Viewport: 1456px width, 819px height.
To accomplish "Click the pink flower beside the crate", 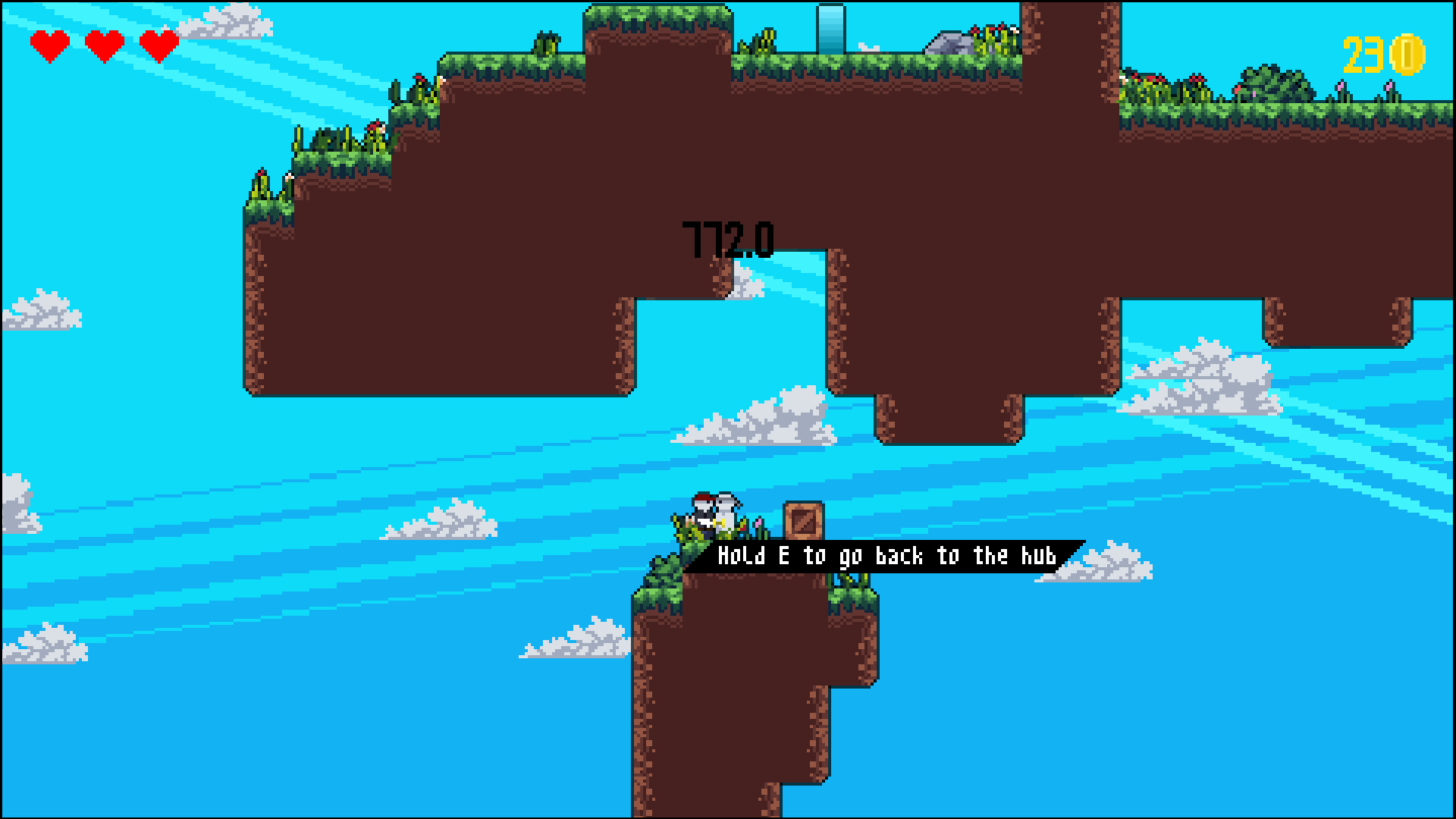I will [758, 523].
